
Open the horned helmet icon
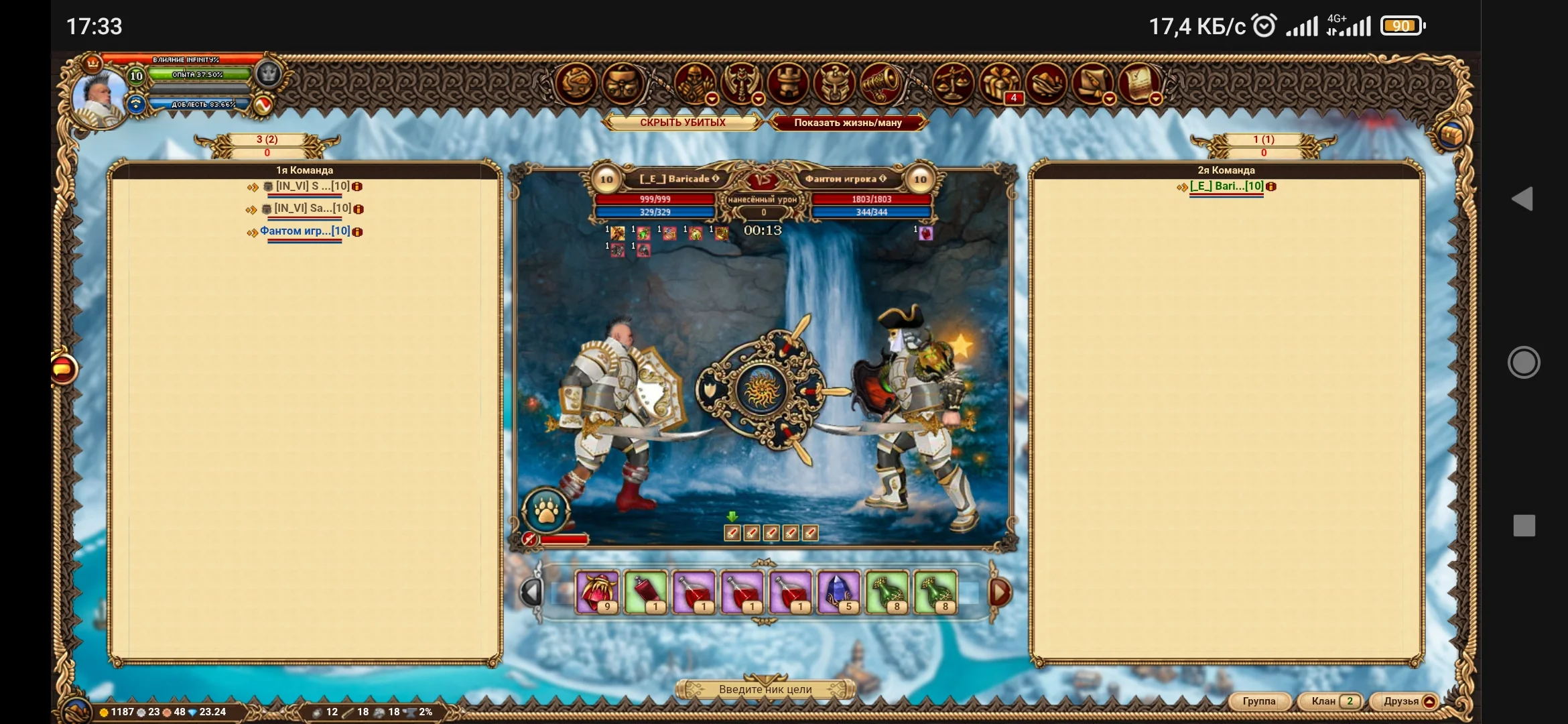834,84
